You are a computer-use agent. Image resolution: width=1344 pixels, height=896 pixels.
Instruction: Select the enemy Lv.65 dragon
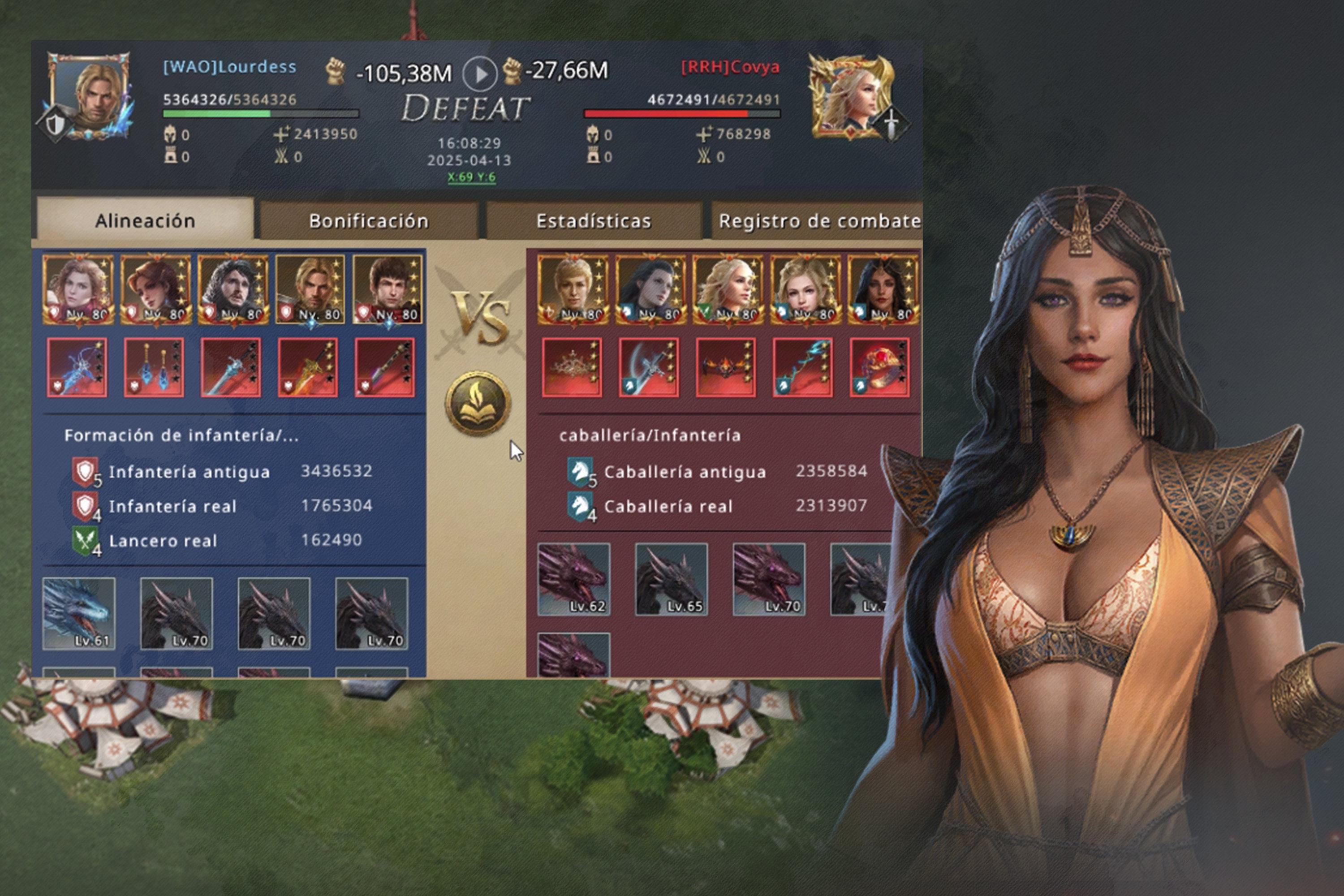point(672,579)
